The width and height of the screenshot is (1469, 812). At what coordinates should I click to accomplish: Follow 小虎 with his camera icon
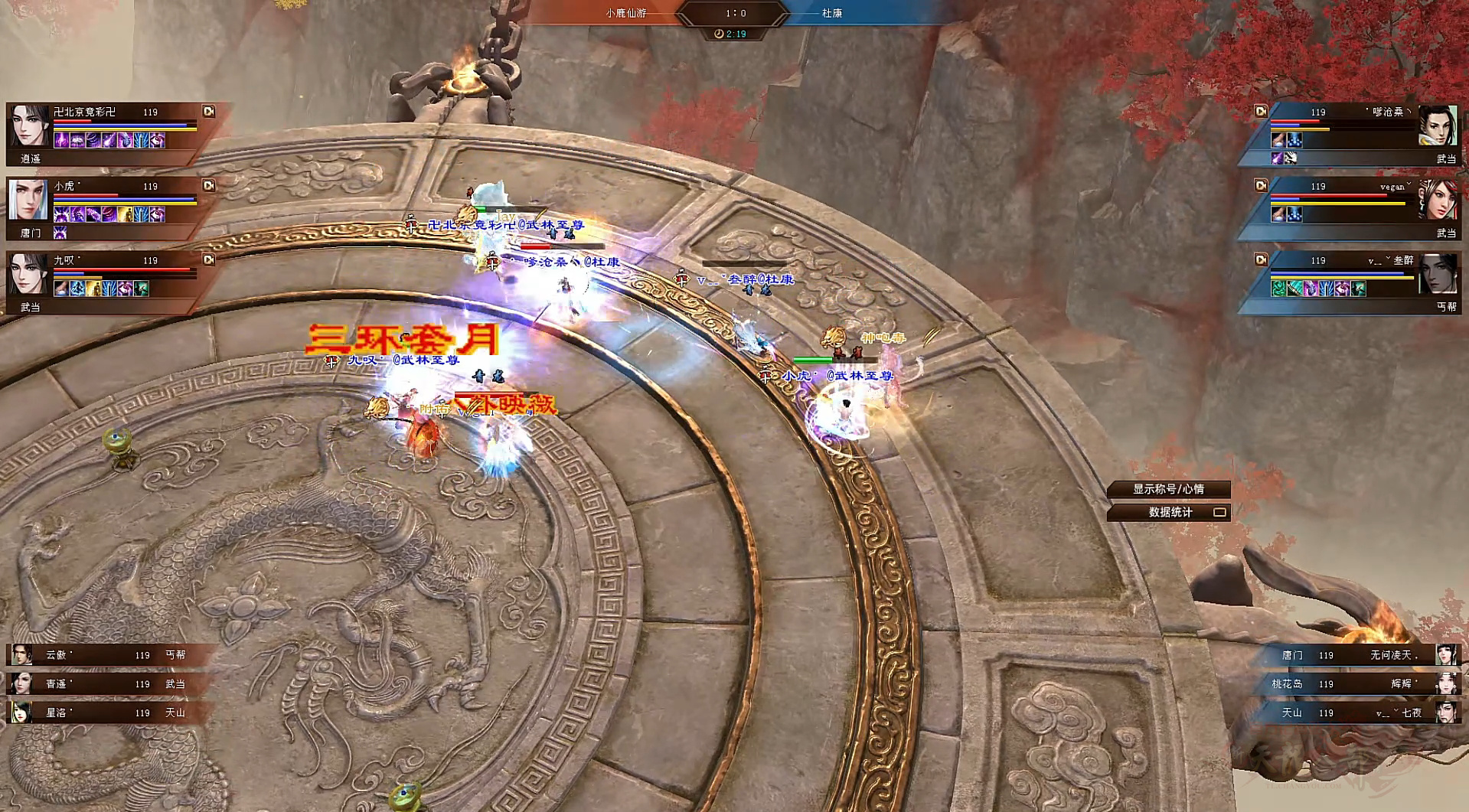click(208, 186)
